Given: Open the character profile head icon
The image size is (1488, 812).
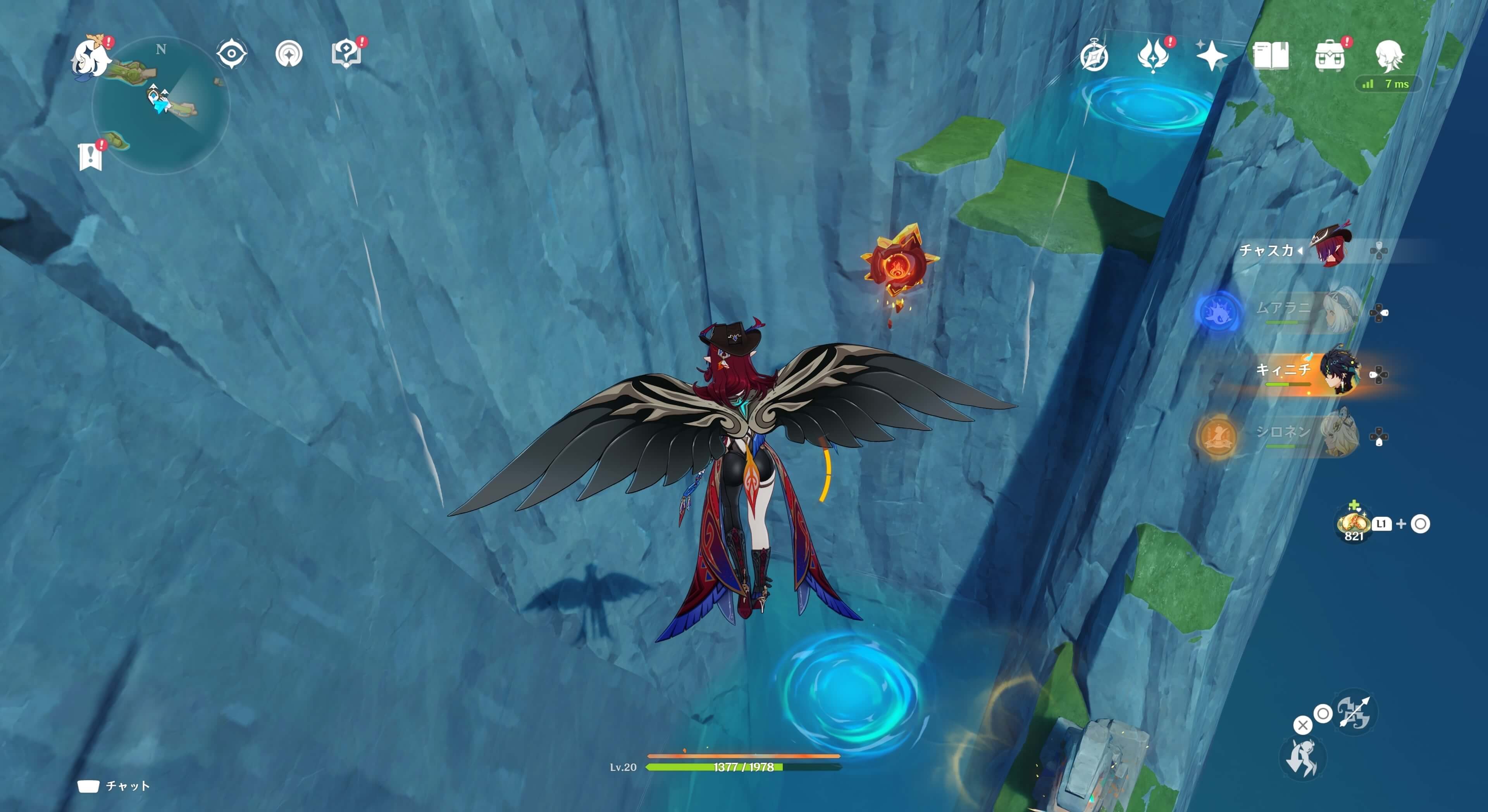Looking at the screenshot, I should pyautogui.click(x=1389, y=55).
